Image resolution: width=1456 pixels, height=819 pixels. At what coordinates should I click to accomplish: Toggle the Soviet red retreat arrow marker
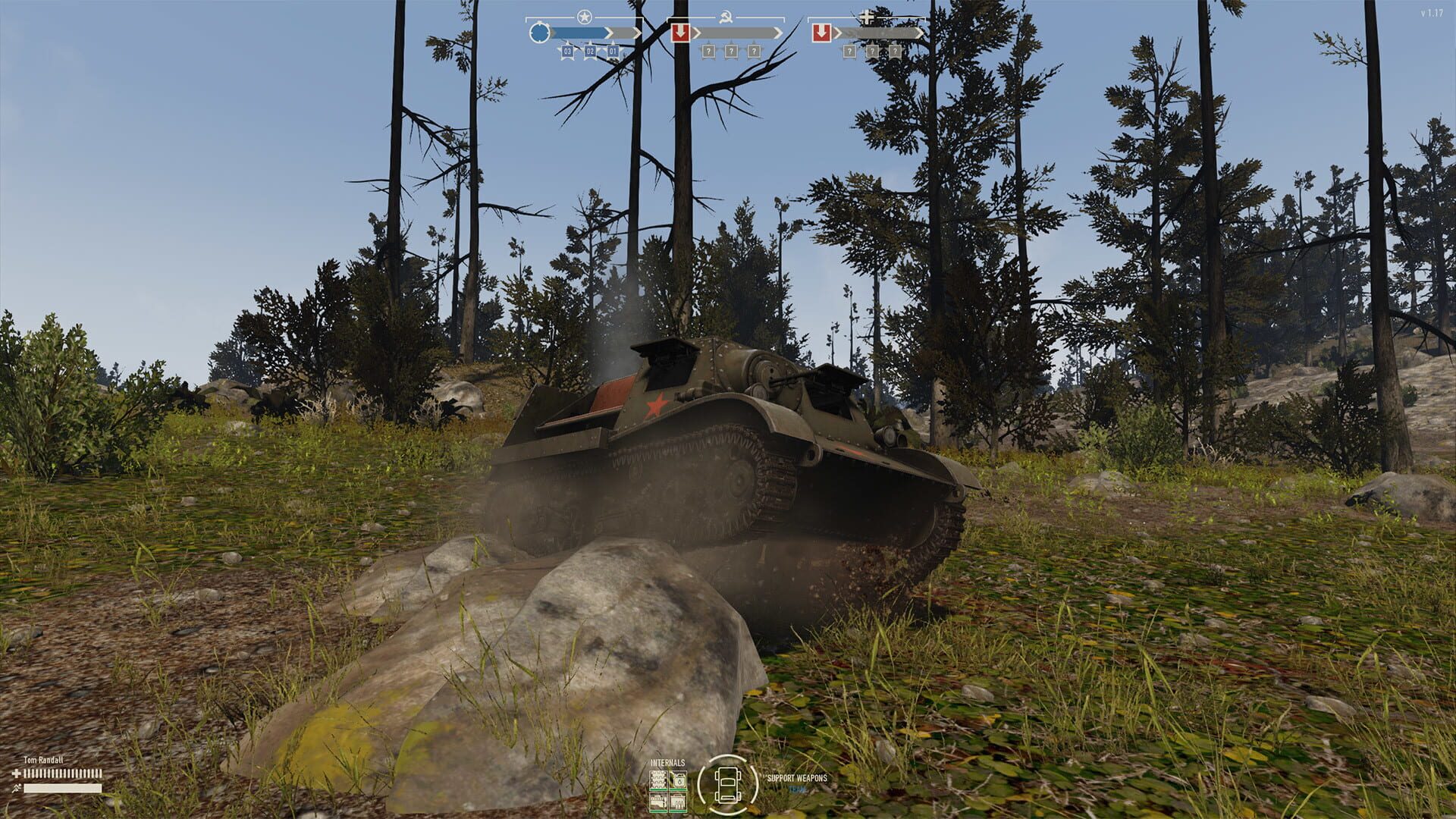pyautogui.click(x=681, y=32)
